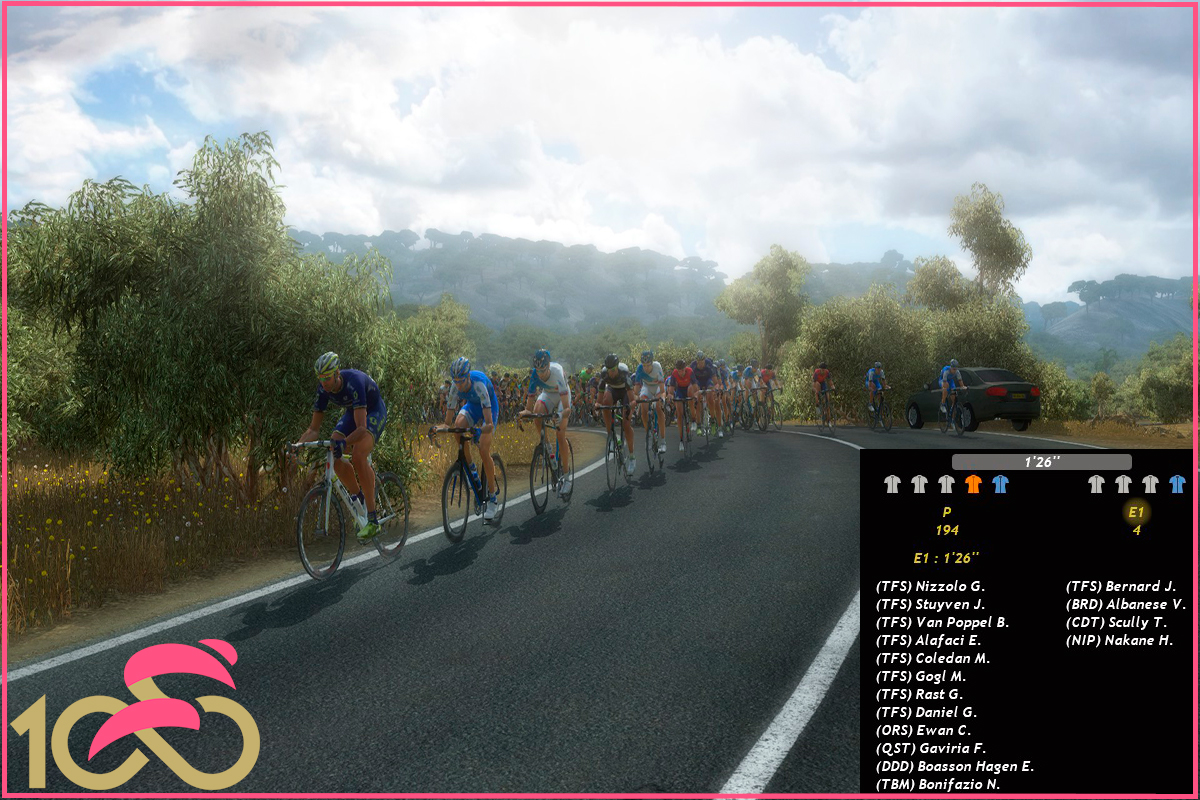1200x800 pixels.
Task: Choose breakaway rider Albanese V.
Action: tap(1126, 605)
